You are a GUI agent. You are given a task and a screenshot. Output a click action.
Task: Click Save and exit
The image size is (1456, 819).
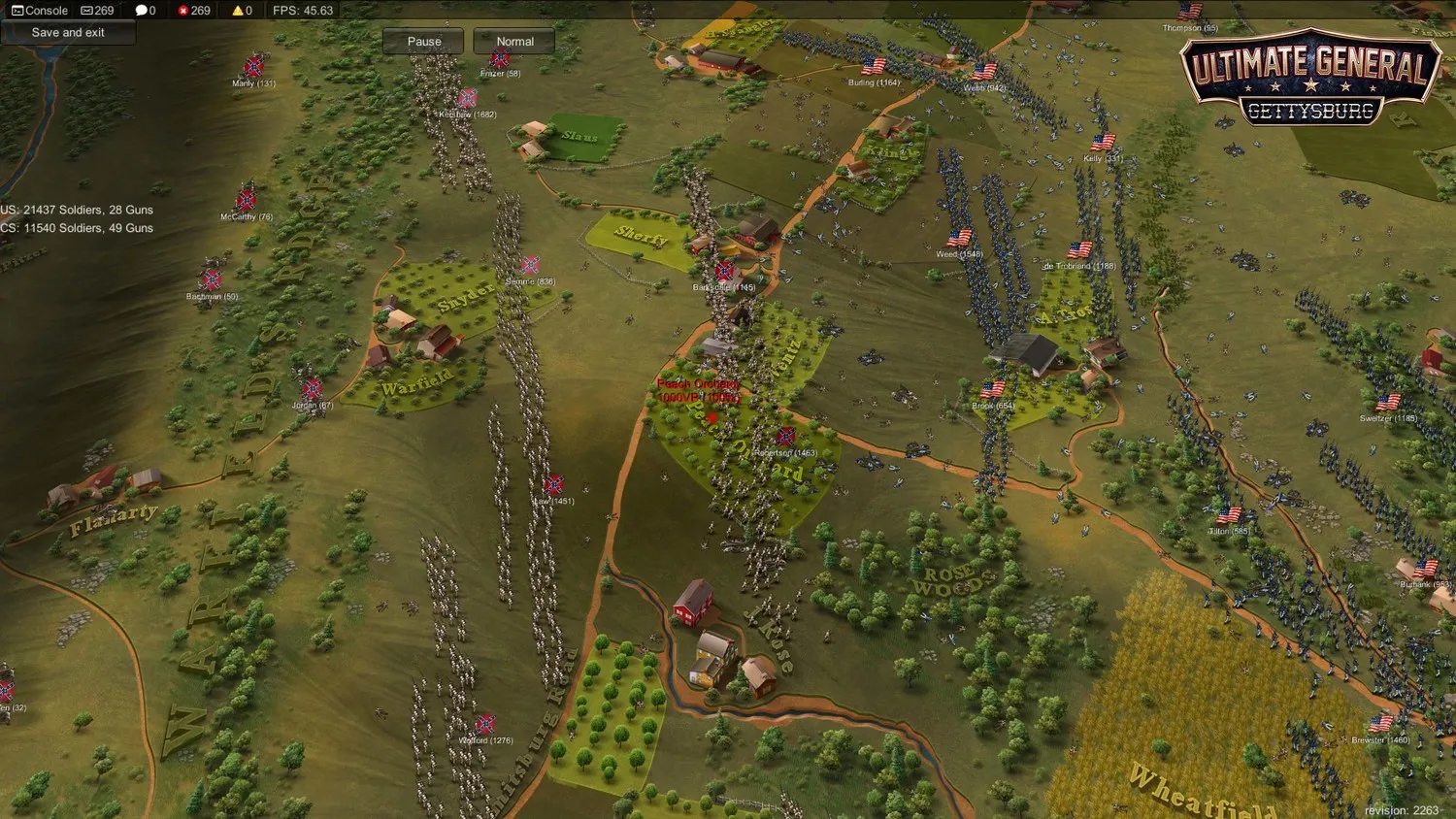click(x=68, y=32)
